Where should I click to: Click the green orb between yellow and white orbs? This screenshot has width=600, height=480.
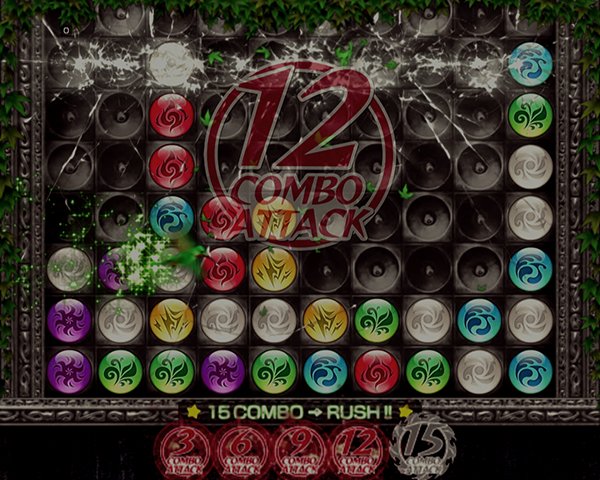point(376,320)
